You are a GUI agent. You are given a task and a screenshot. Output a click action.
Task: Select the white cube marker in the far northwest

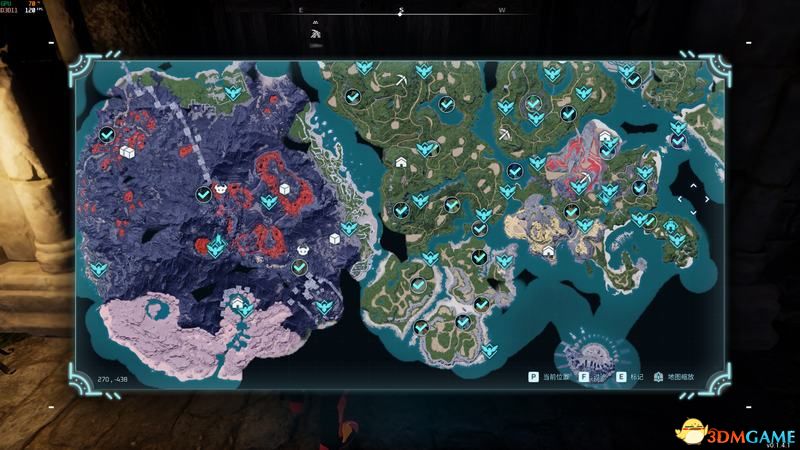[x=128, y=152]
